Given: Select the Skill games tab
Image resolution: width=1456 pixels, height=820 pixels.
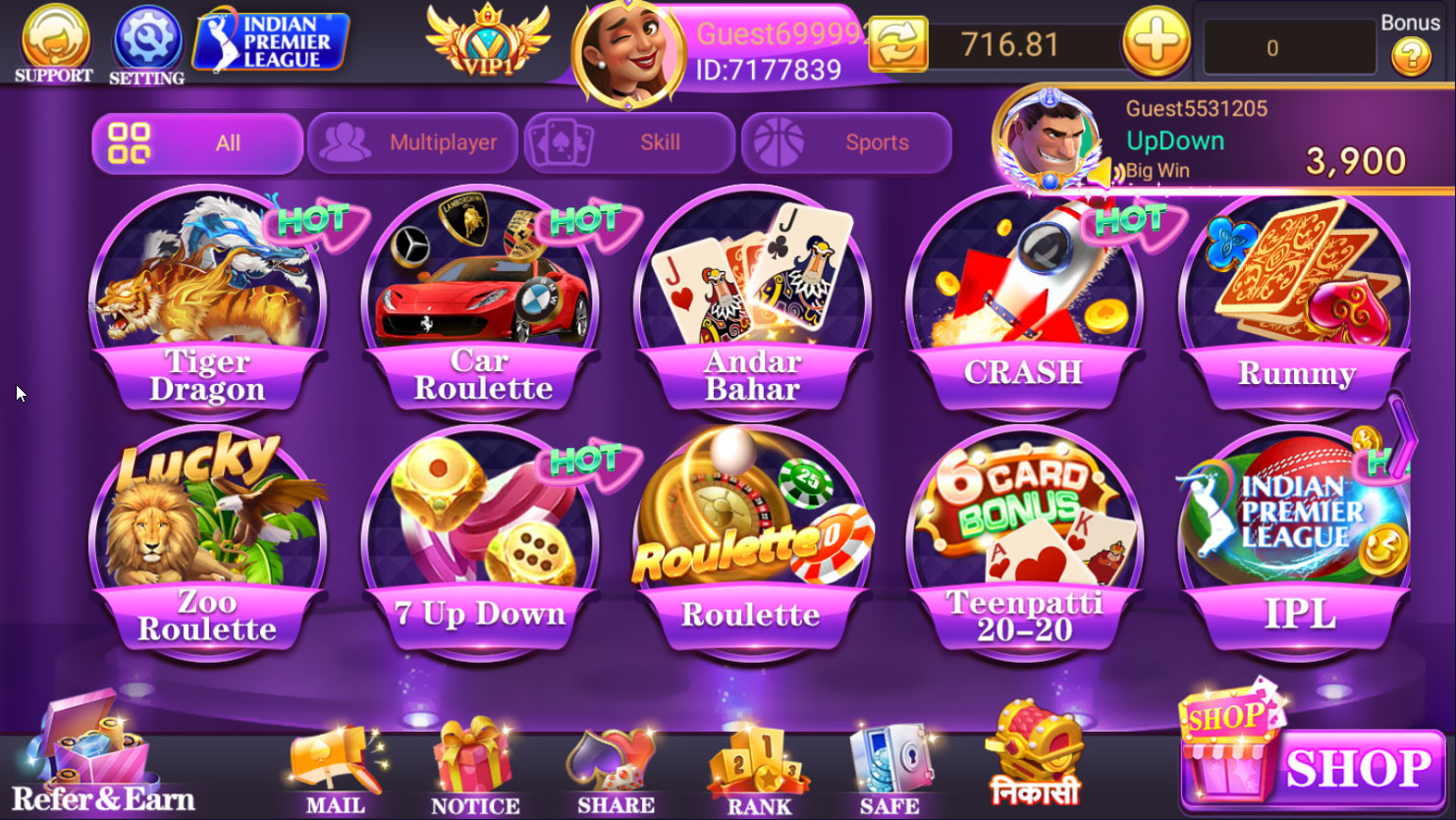Looking at the screenshot, I should (x=629, y=143).
